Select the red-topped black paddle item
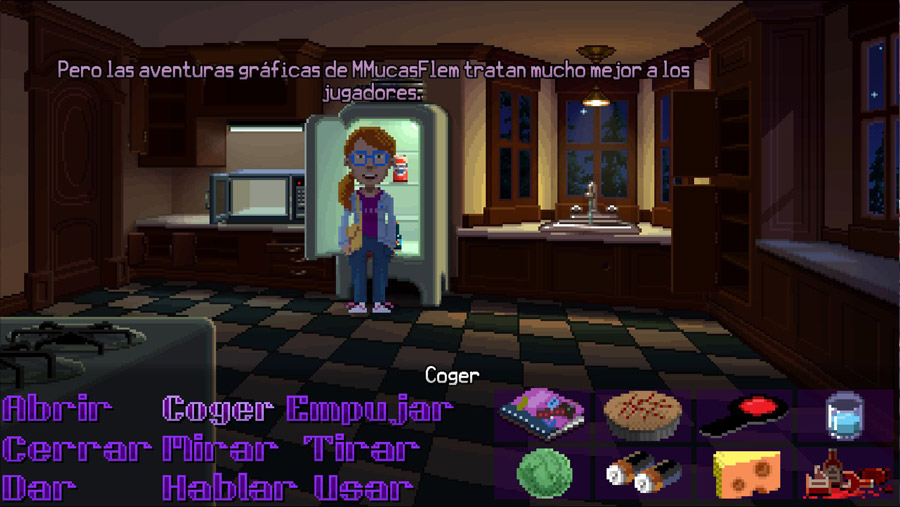The image size is (900, 507). [744, 416]
